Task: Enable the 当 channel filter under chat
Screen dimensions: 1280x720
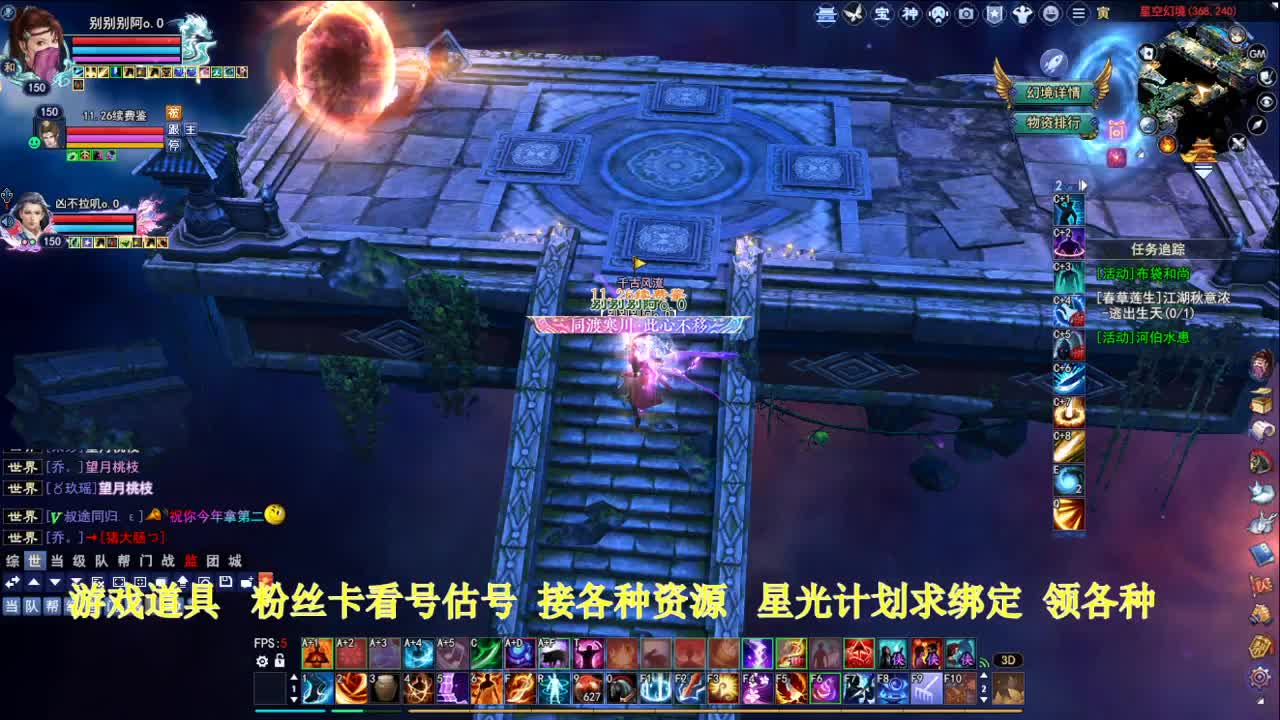Action: (11, 605)
